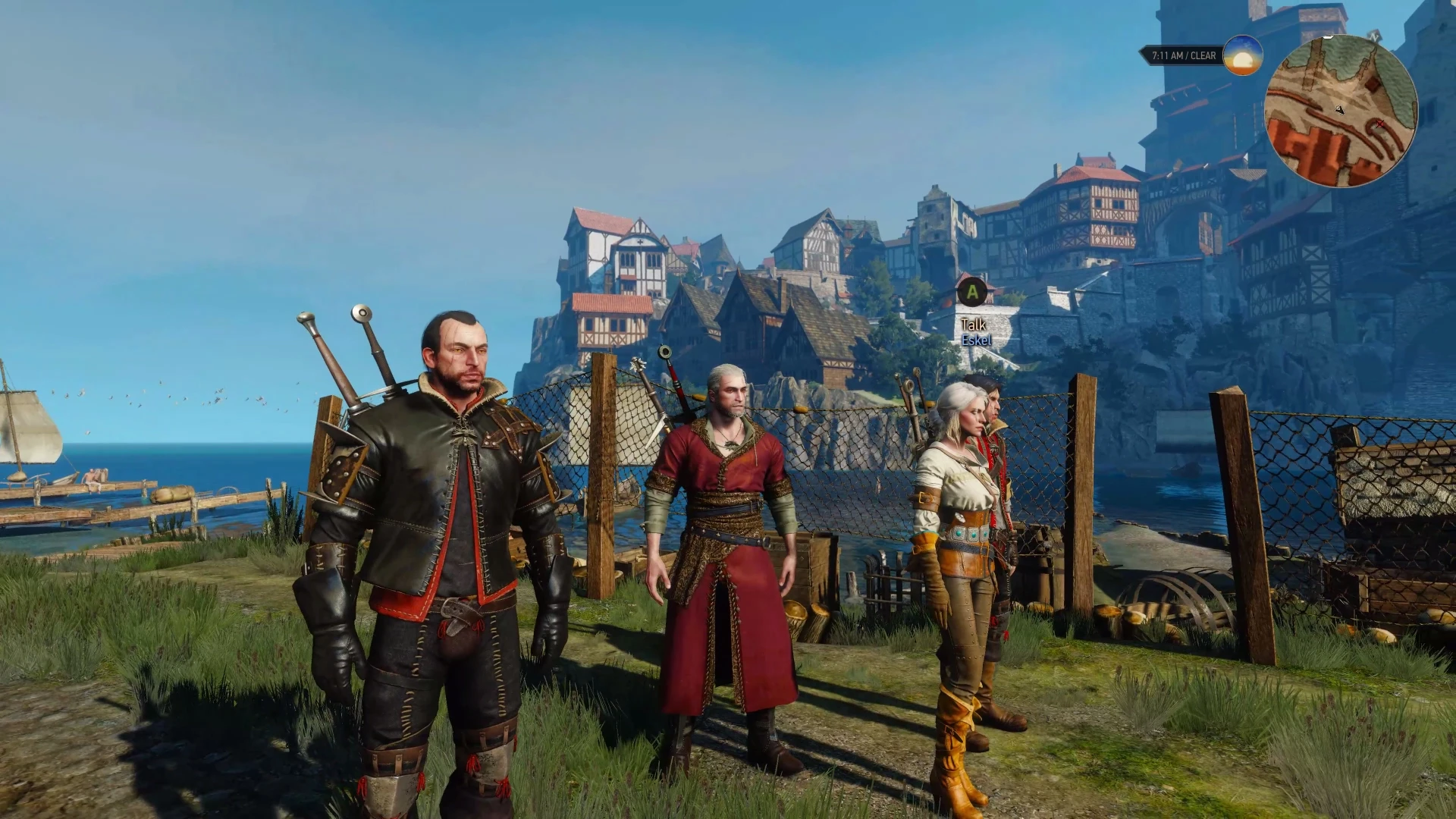Click the N compass marker above the minimap
1456x819 pixels.
coord(1374,36)
